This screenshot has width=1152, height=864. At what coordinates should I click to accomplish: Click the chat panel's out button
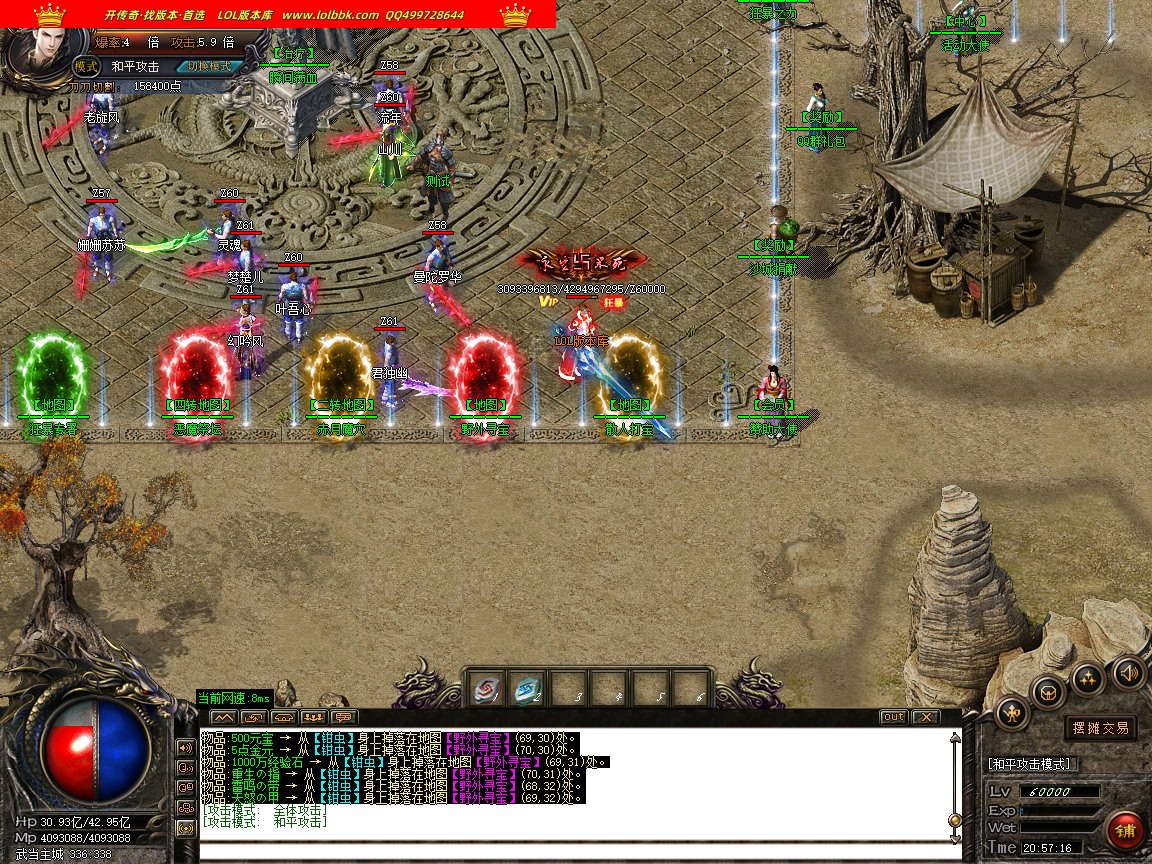[x=893, y=717]
